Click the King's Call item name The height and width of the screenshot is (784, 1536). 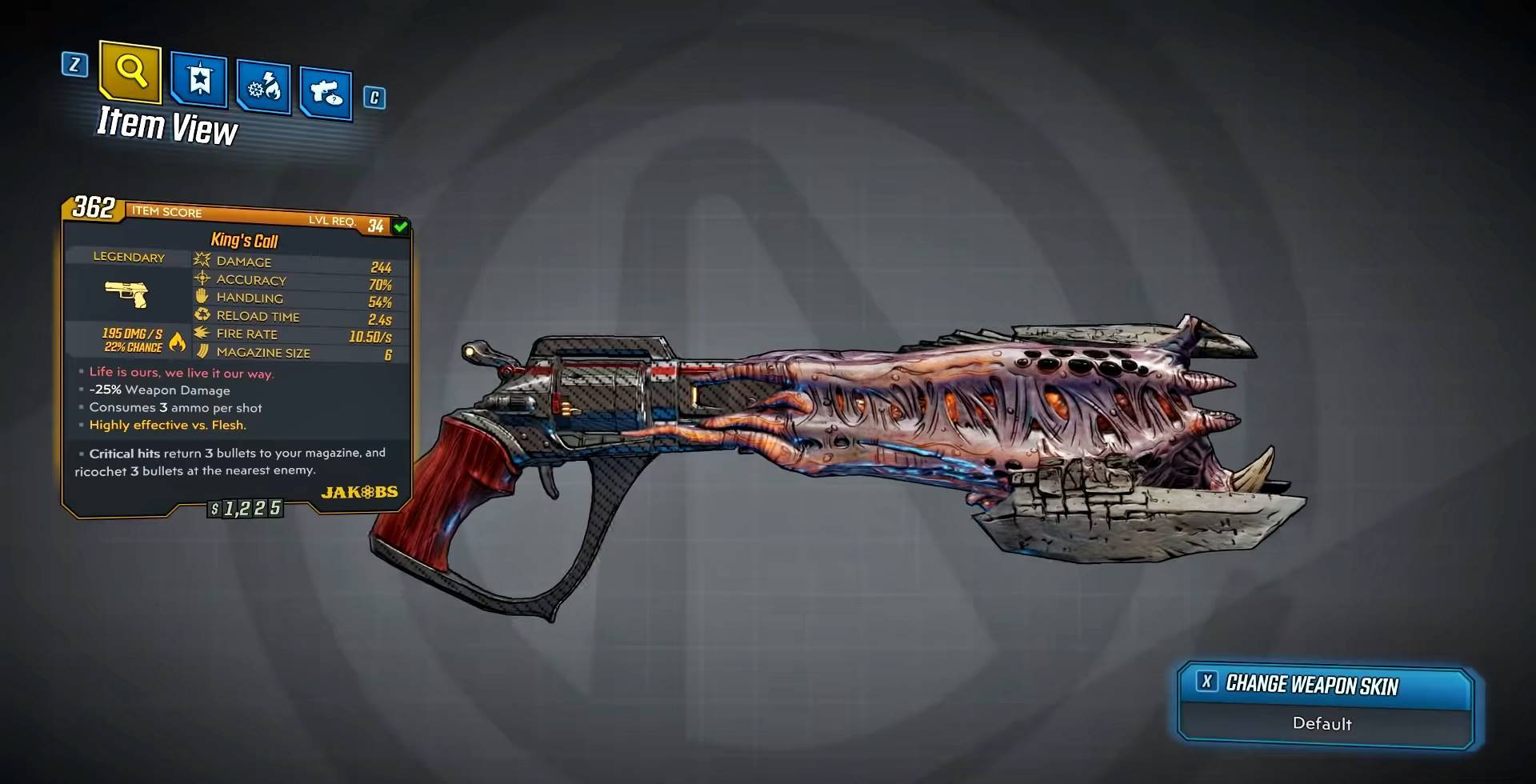click(243, 241)
